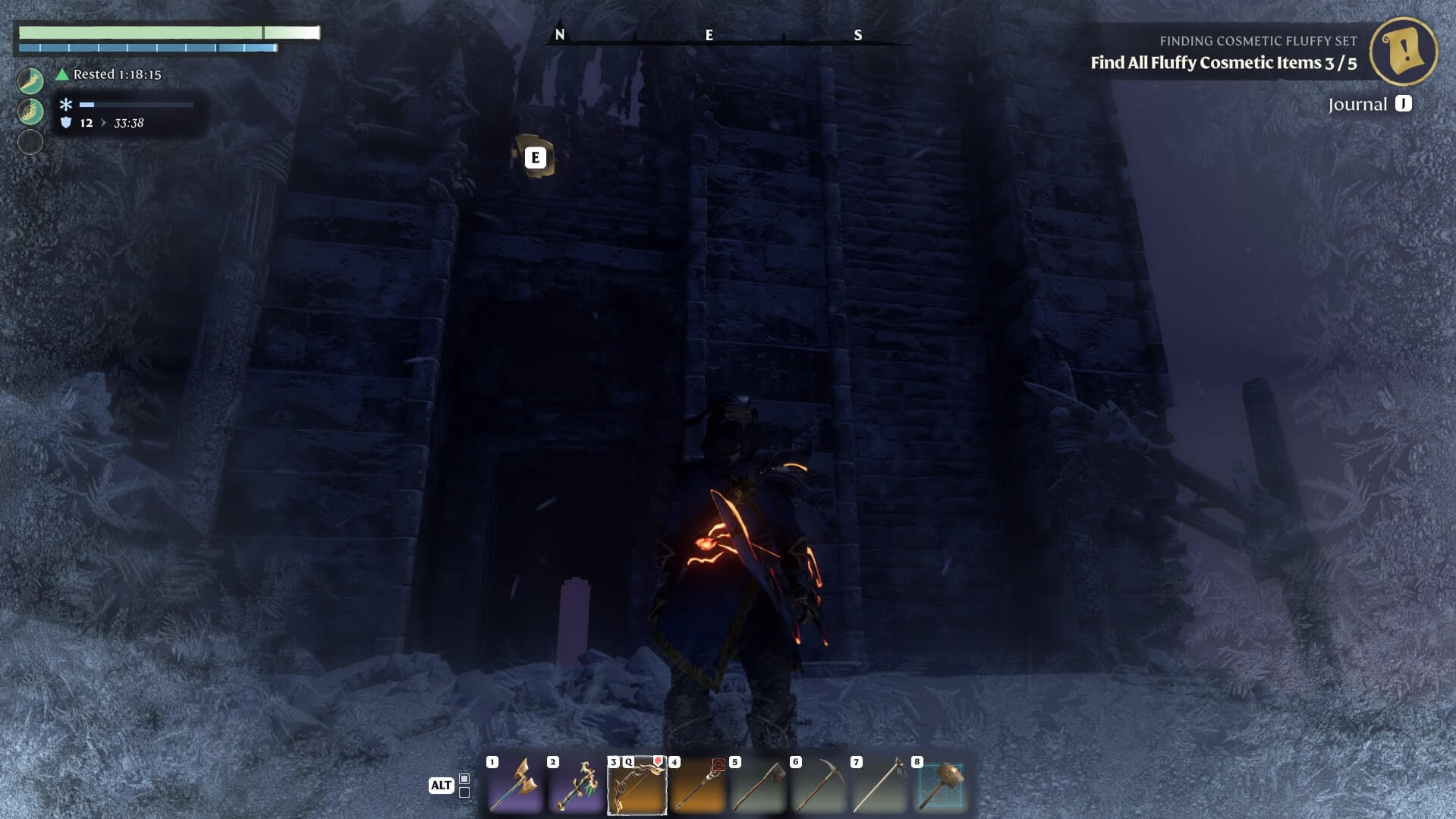This screenshot has width=1456, height=819.
Task: Click the strawberry food buff icon
Action: pos(30,112)
